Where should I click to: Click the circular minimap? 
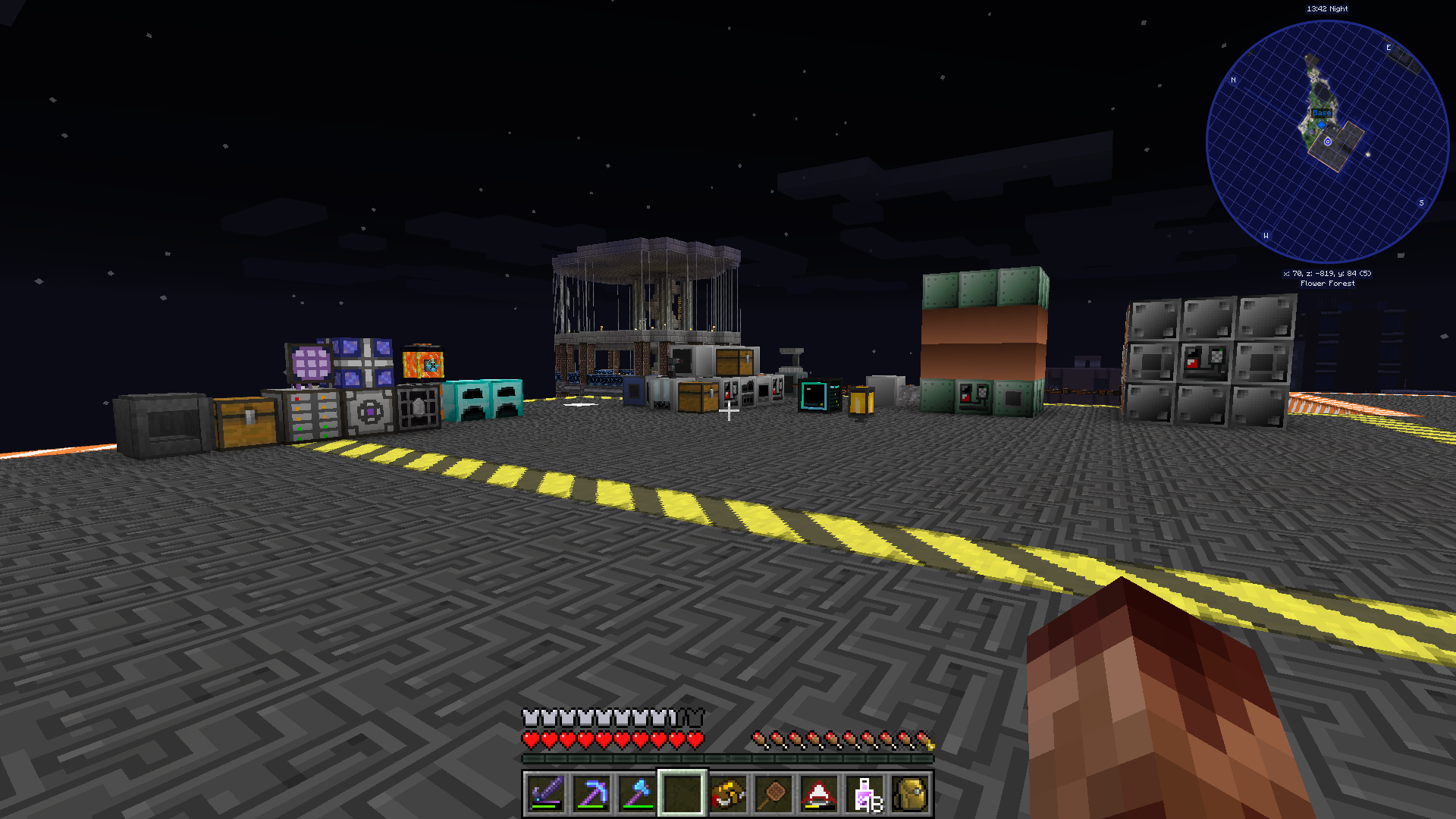[x=1327, y=142]
